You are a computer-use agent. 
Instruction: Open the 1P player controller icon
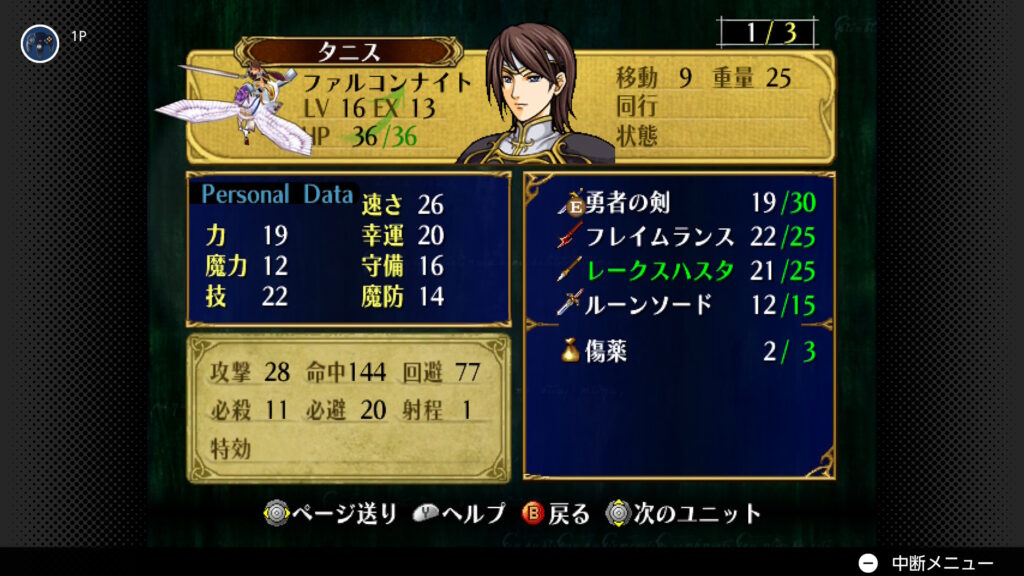click(41, 43)
